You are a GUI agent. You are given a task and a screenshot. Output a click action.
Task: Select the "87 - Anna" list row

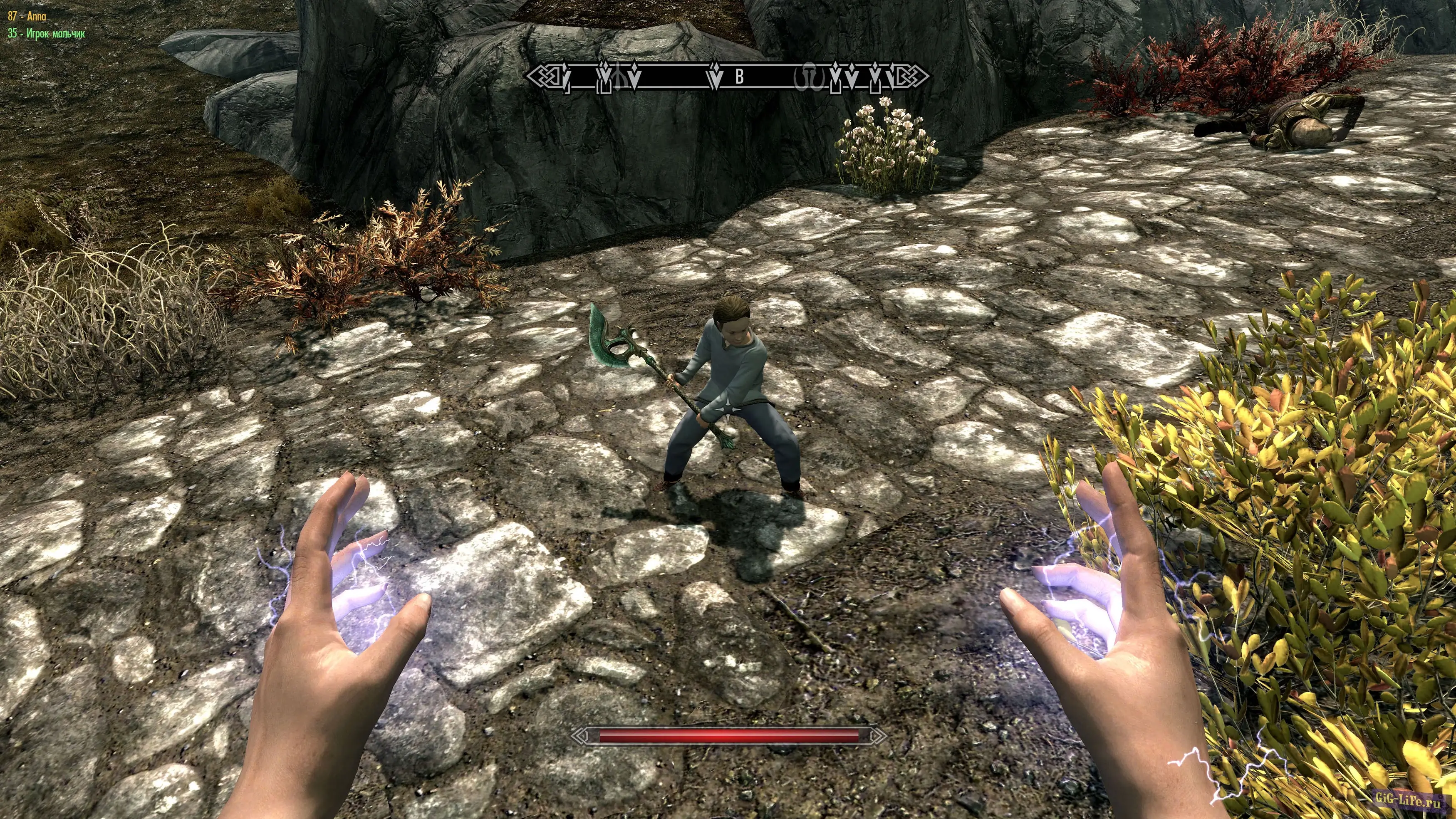(x=27, y=16)
